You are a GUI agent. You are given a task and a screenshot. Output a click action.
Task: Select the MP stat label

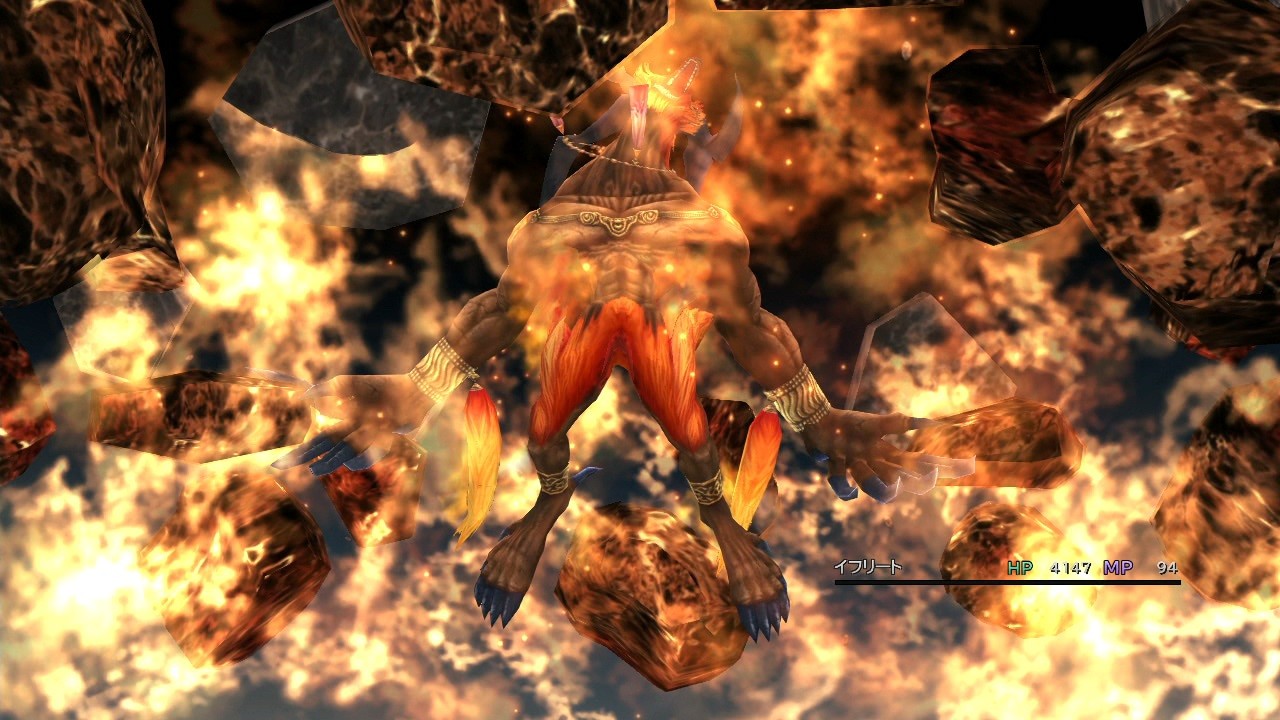1118,568
